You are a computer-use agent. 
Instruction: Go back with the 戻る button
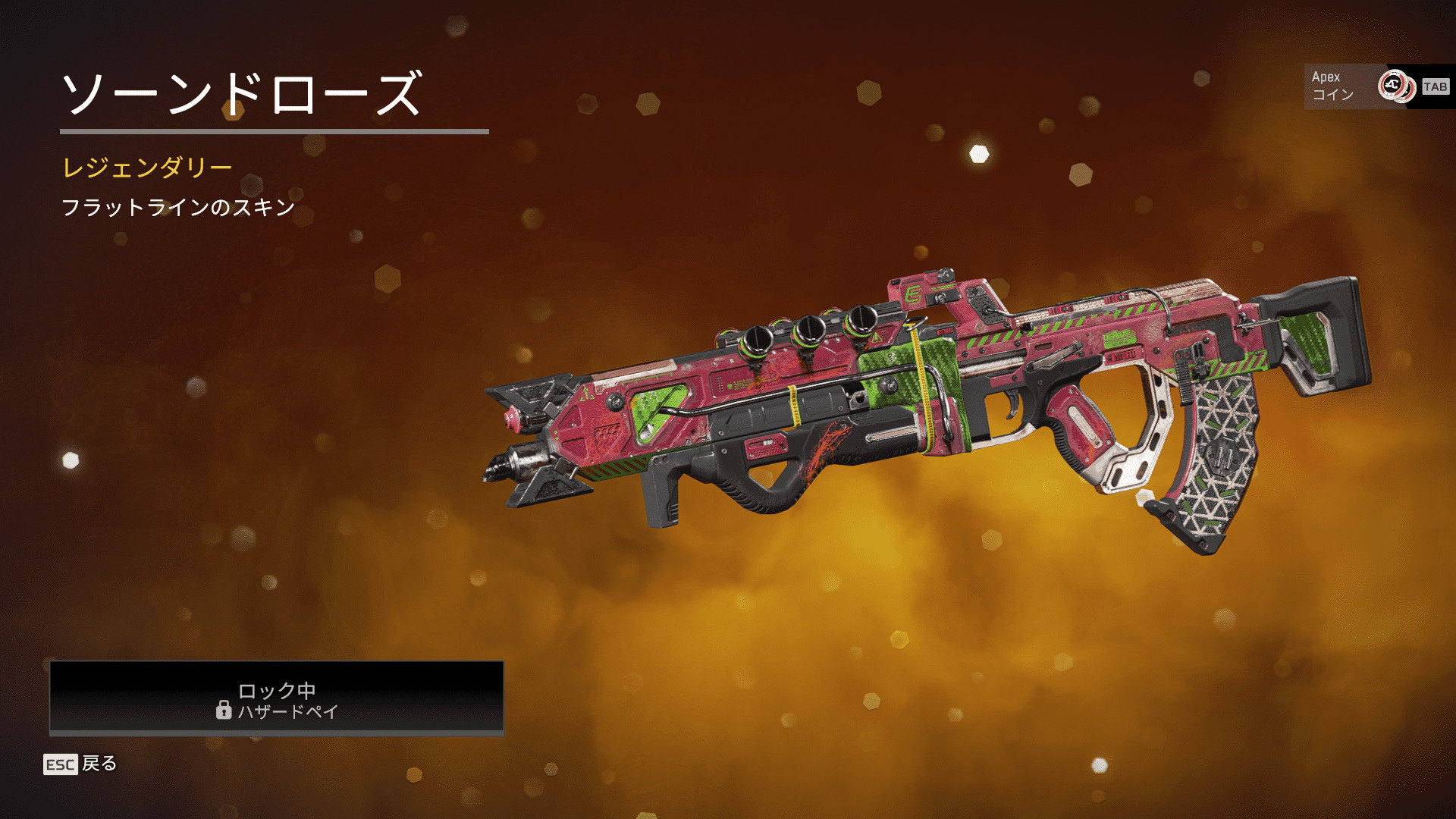pos(81,764)
